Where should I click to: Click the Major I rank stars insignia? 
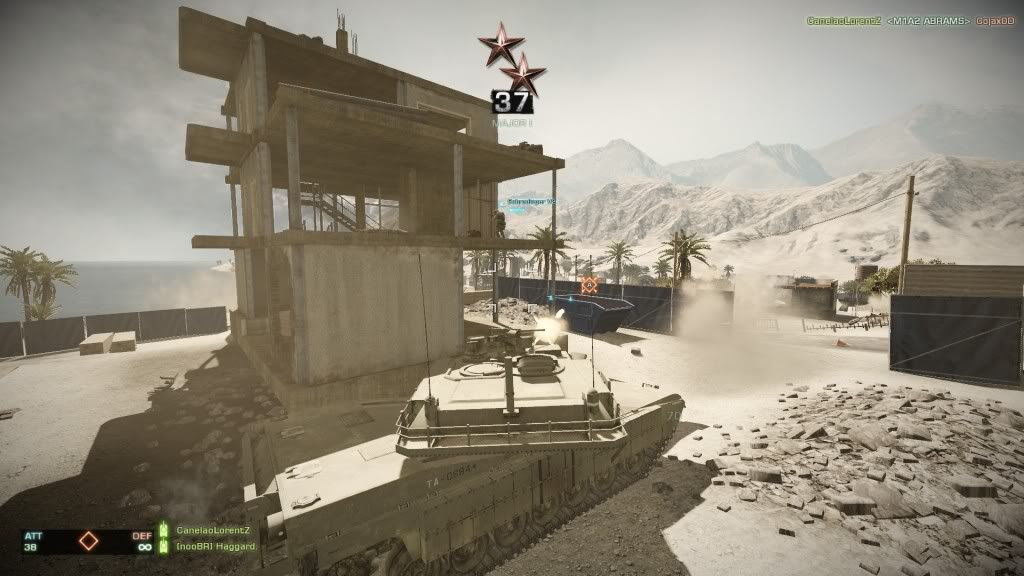click(512, 59)
